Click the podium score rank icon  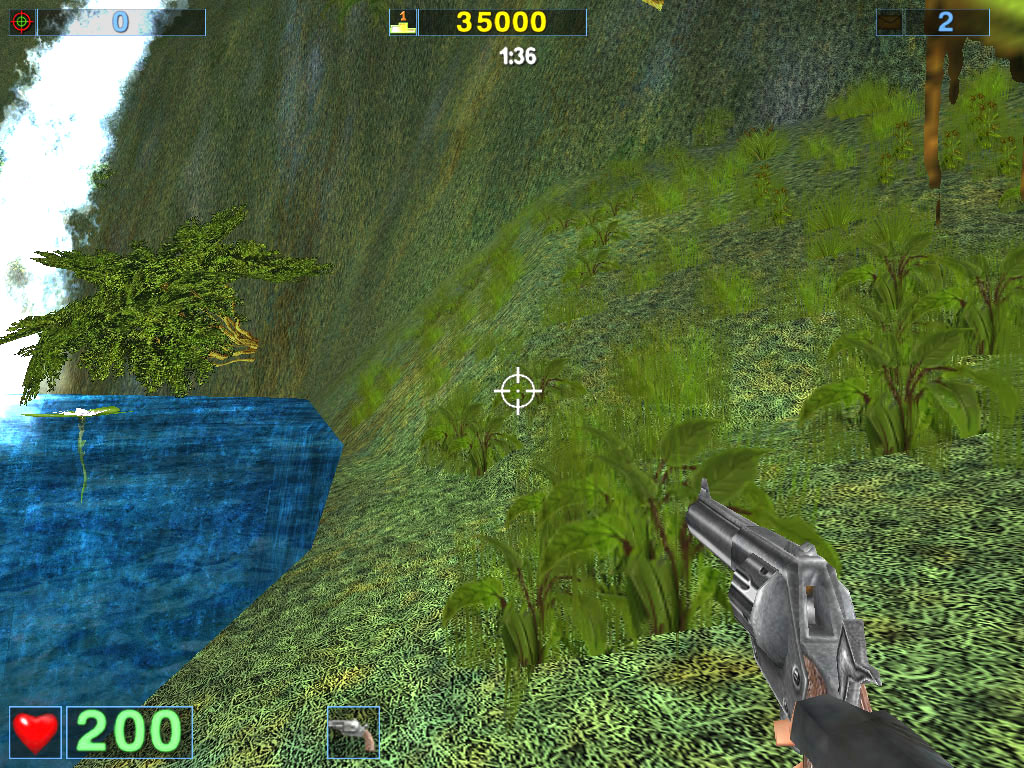[402, 22]
